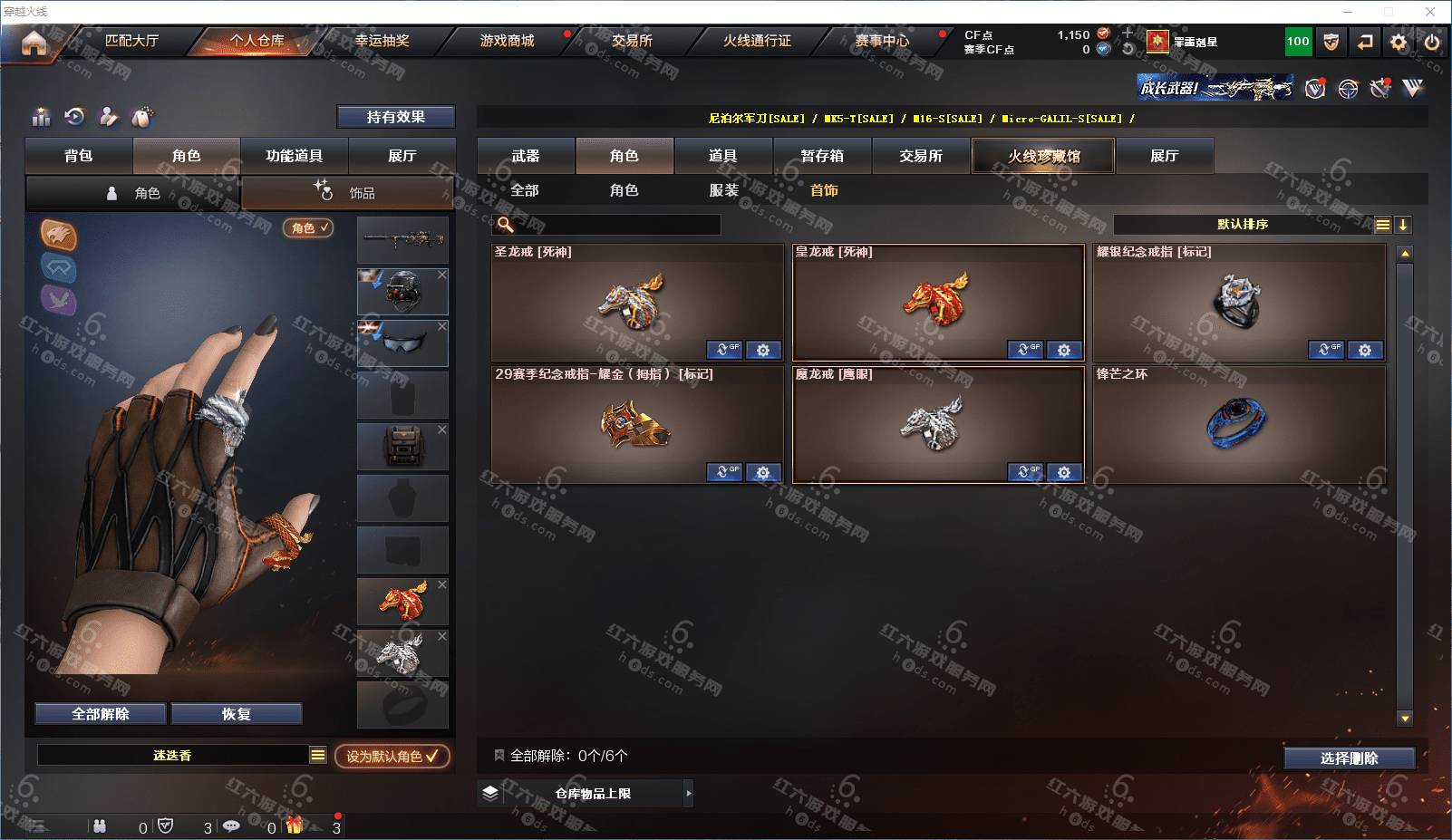This screenshot has width=1452, height=840.
Task: Click 全部解除 to unequip everything
Action: pos(101,714)
